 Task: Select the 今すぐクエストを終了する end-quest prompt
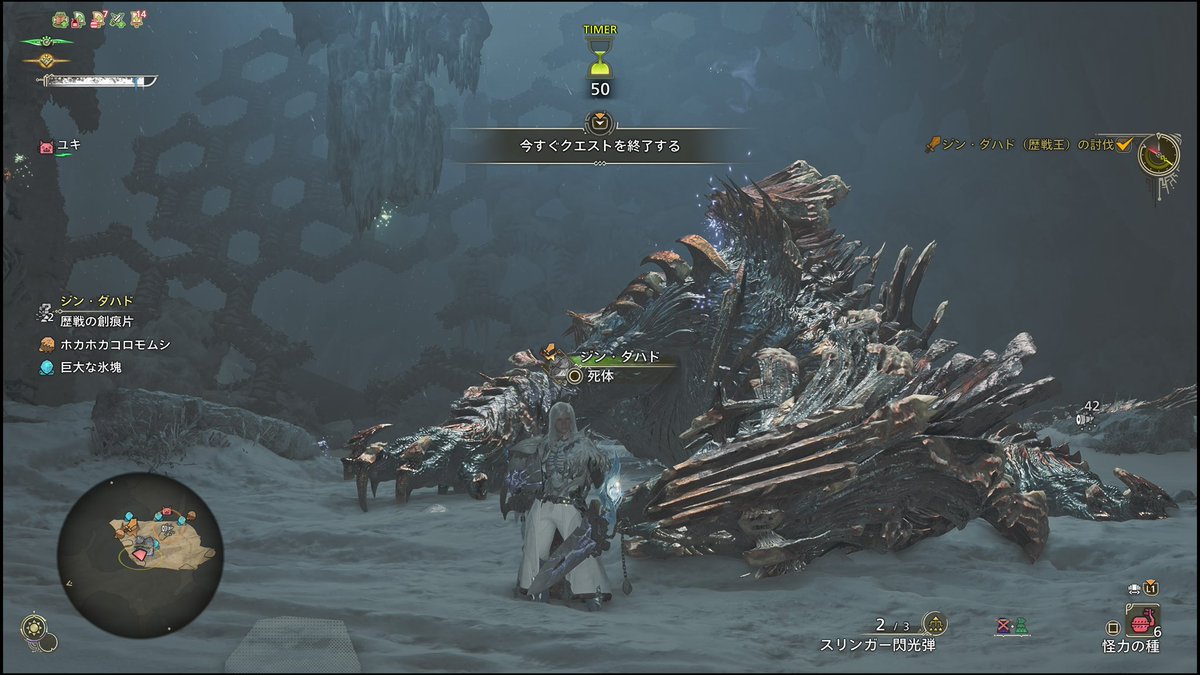coord(599,145)
